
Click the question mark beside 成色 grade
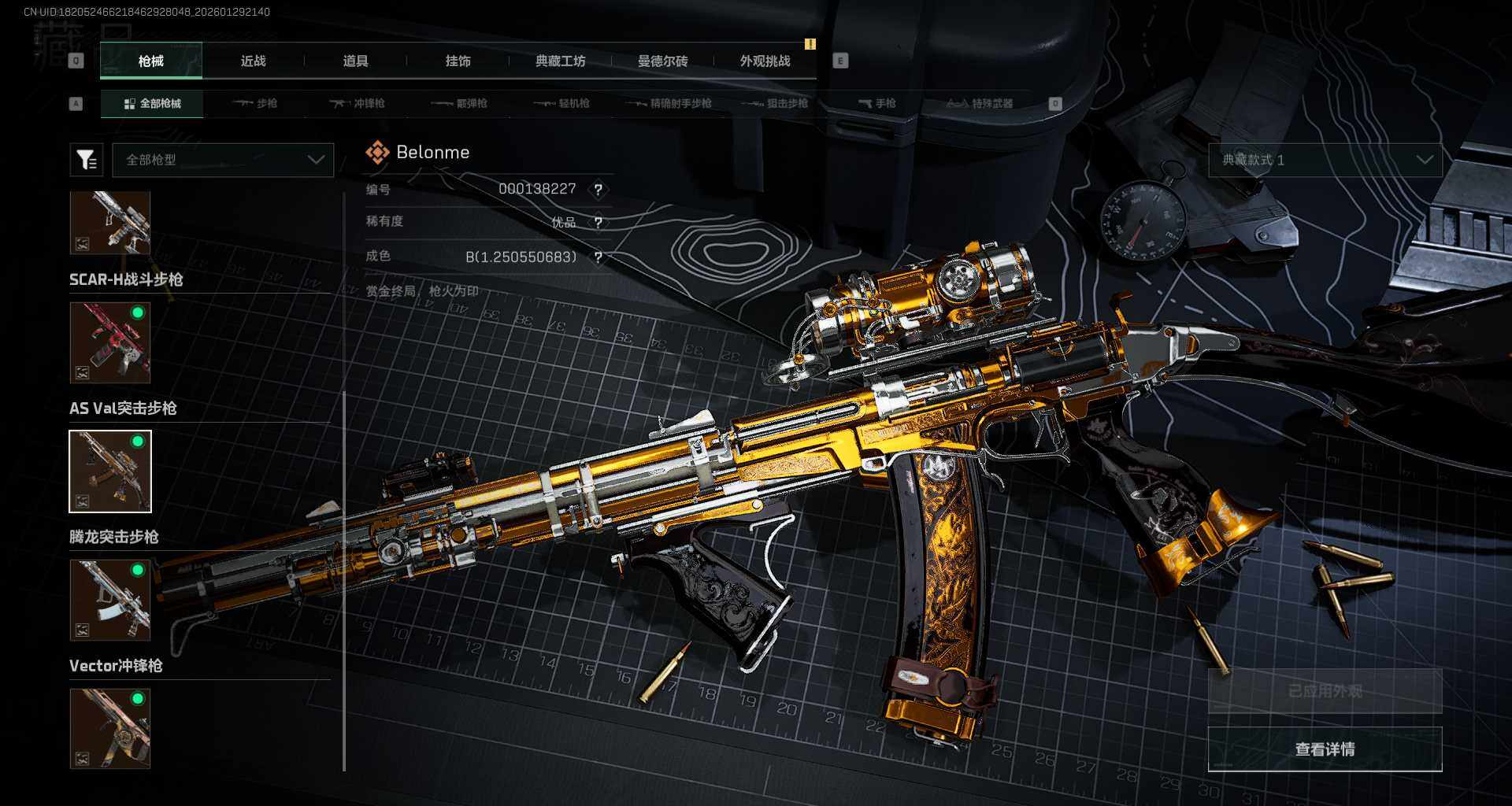[x=598, y=257]
